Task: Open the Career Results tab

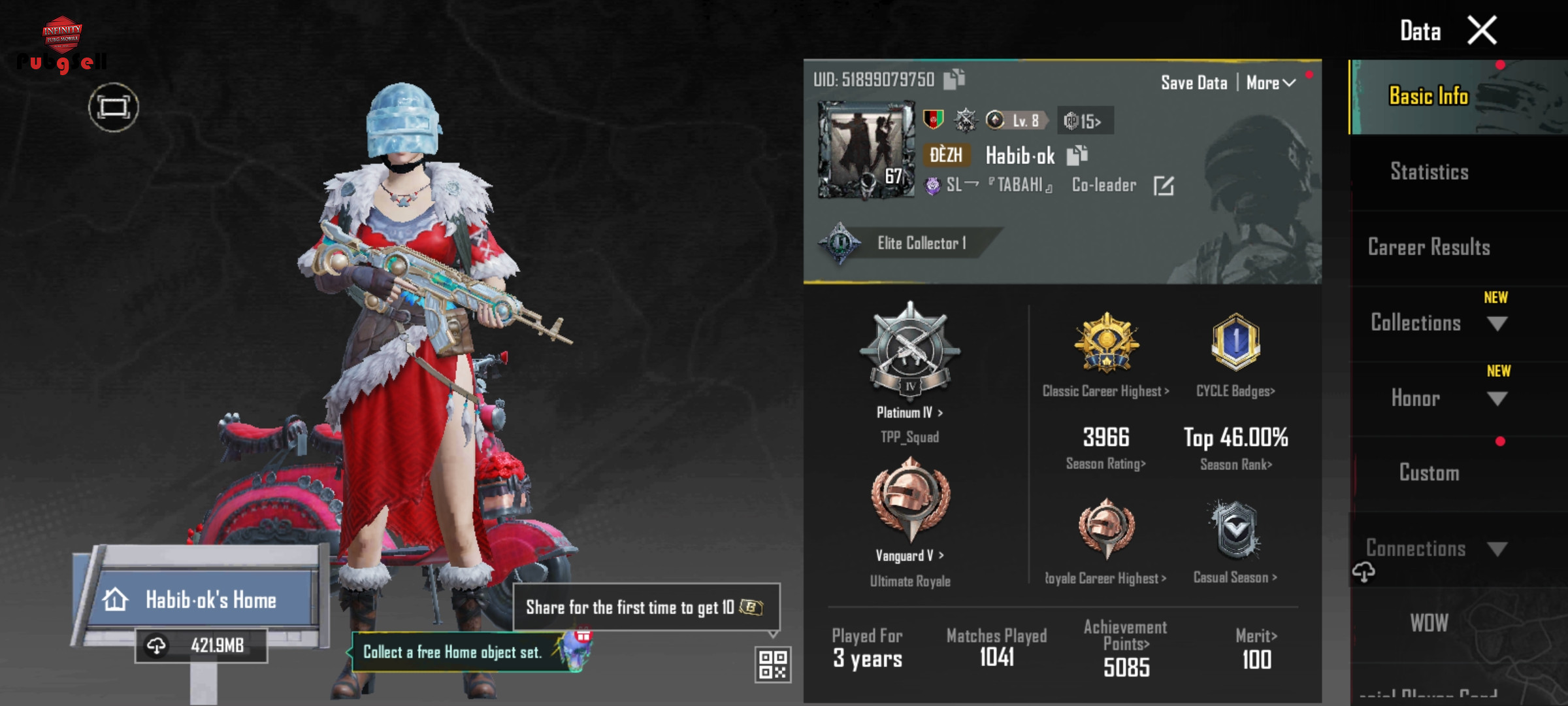Action: click(1429, 247)
